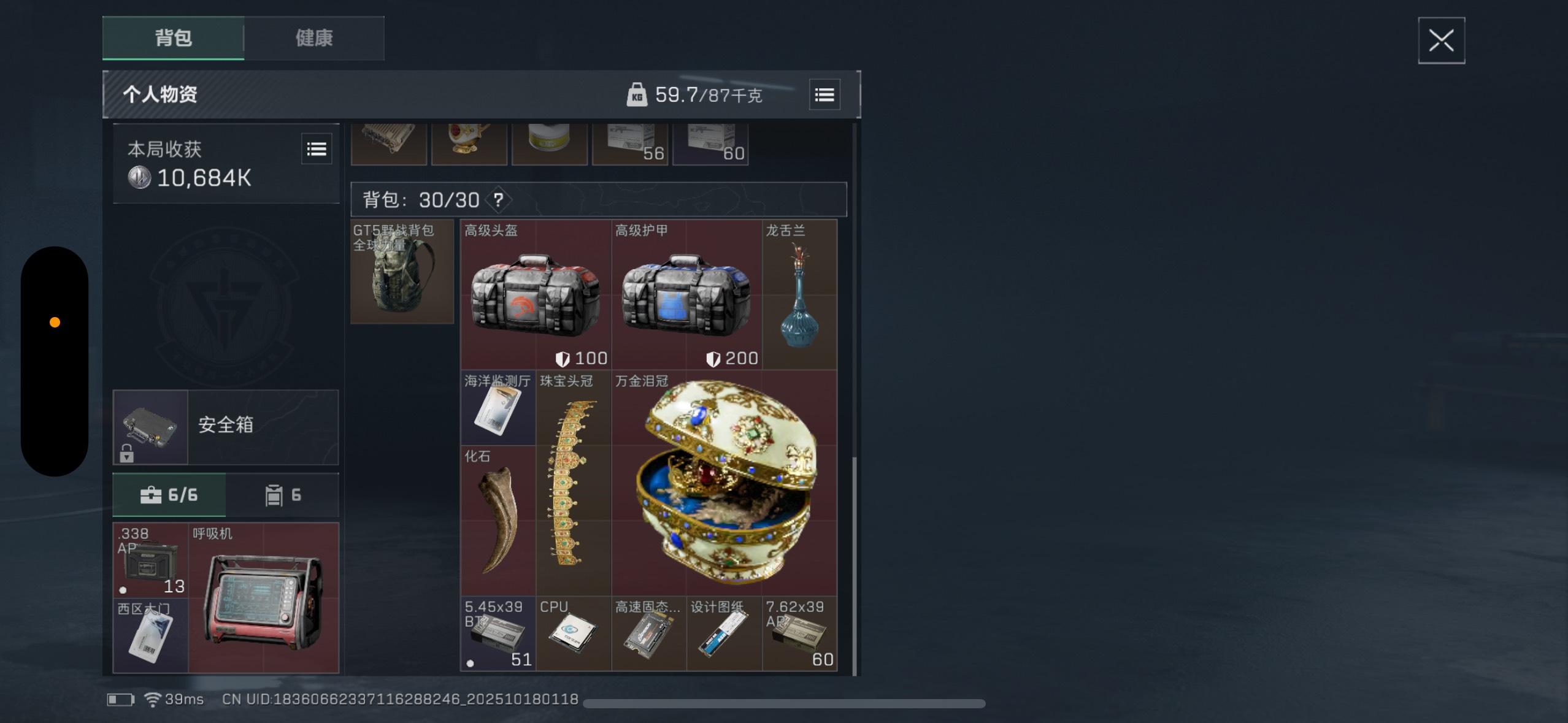Select the 高级护甲 bag item
Image resolution: width=1568 pixels, height=723 pixels.
tap(686, 294)
